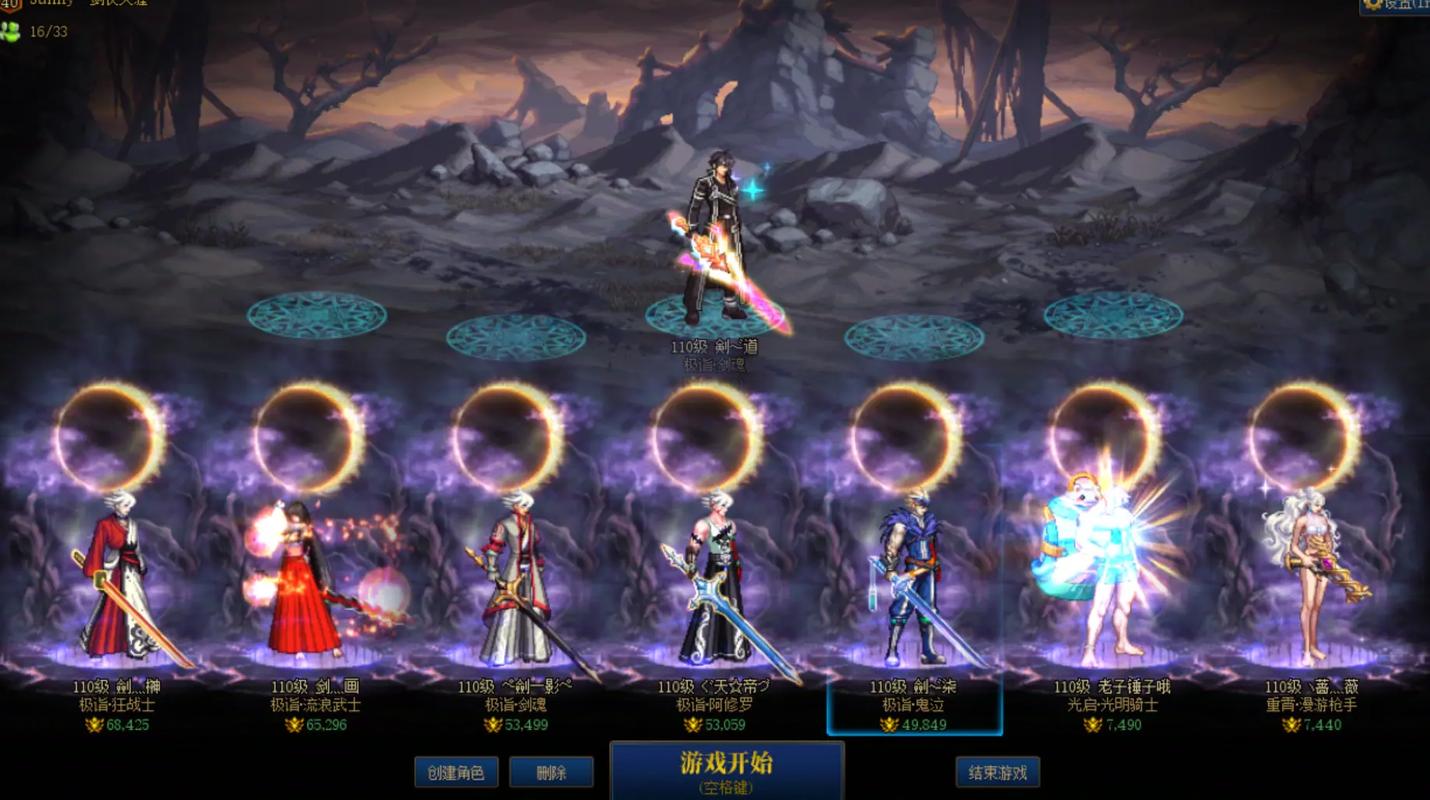Select the 53,499 极诣·剑魂 character in the bottom row
Screen dimensions: 1430x800
[515, 580]
